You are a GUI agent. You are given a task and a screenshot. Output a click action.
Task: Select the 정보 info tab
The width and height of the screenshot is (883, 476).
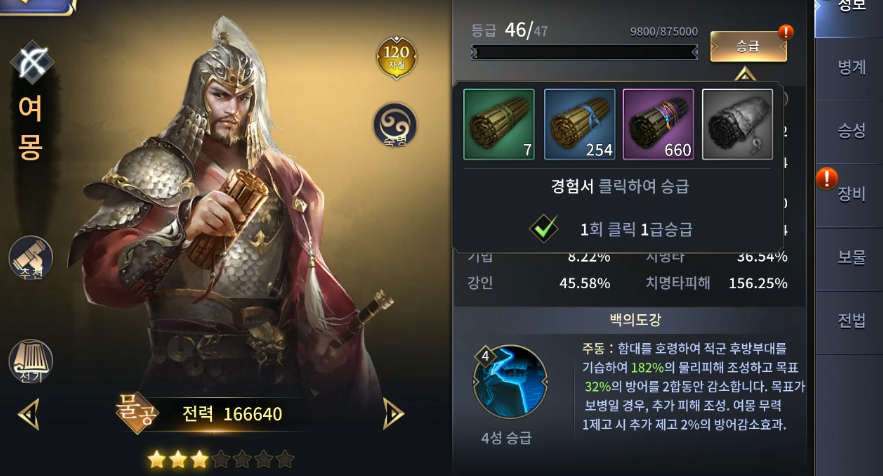[851, 10]
